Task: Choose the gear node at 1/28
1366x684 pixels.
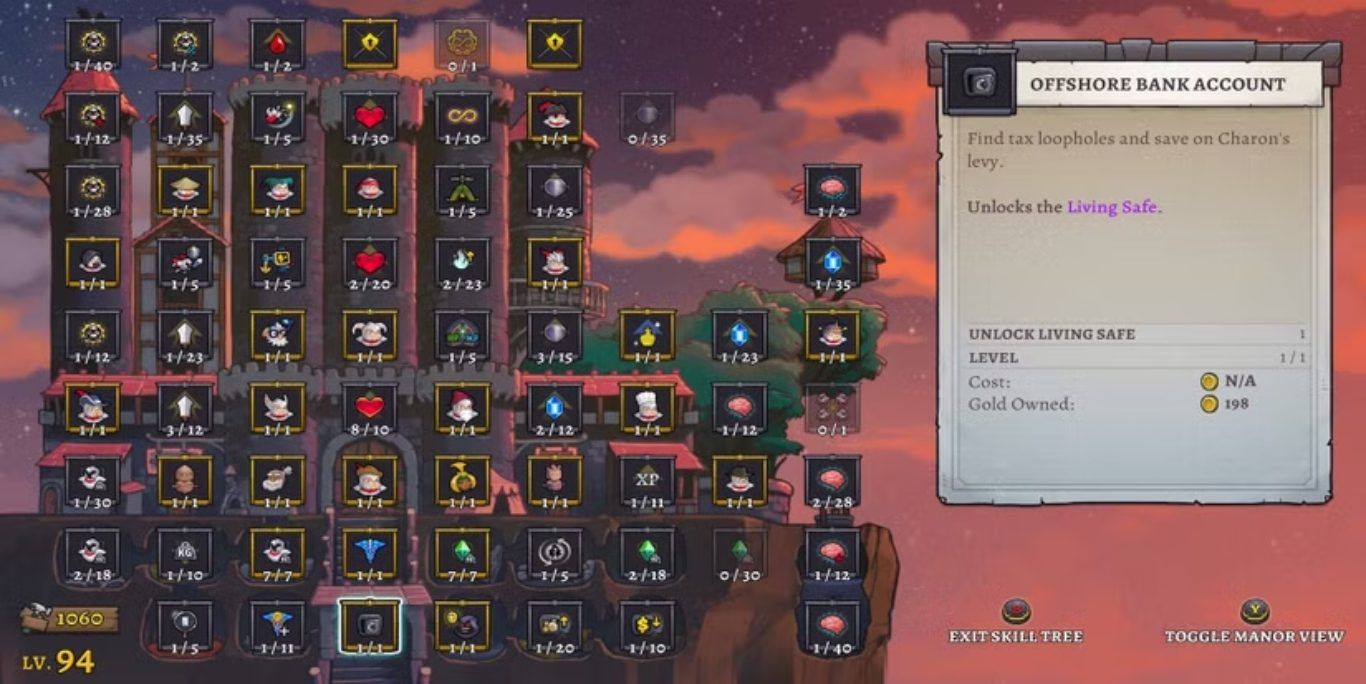Action: coord(93,188)
